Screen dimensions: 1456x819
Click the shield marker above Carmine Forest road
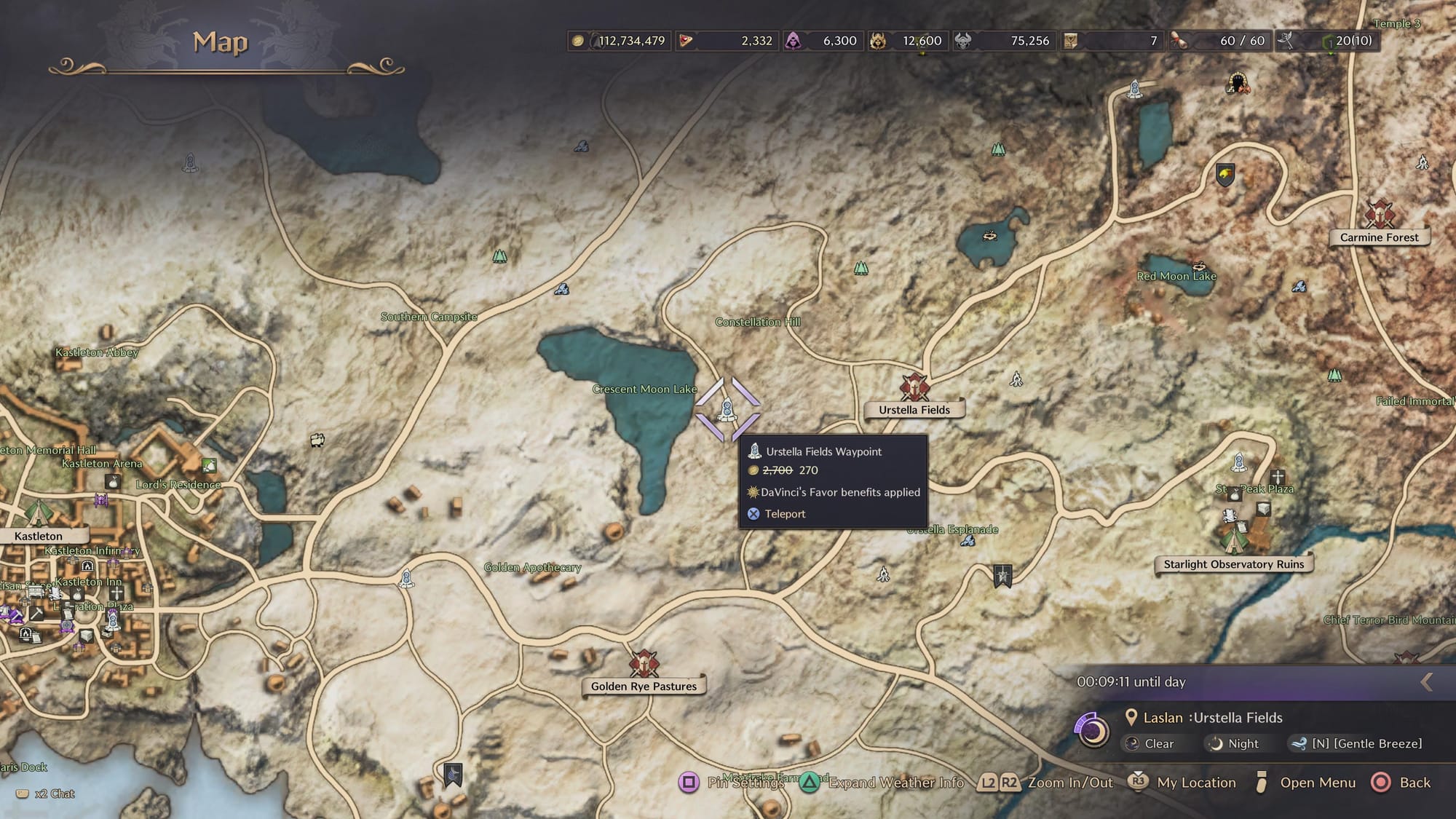coord(1225,175)
